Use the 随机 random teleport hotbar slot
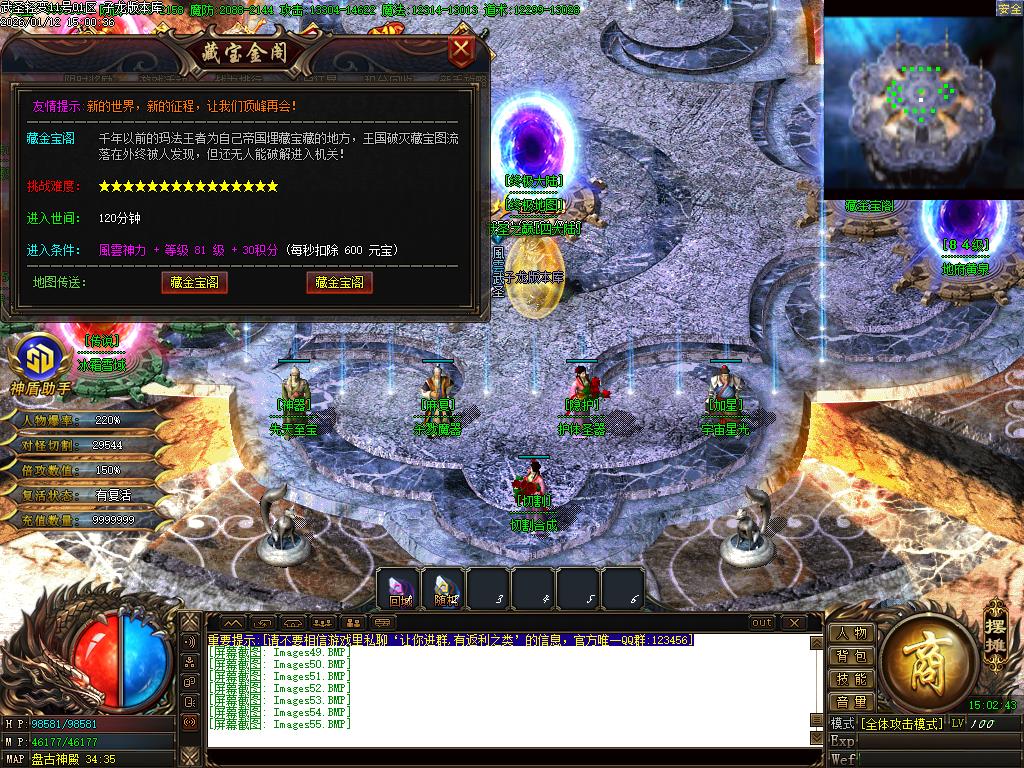This screenshot has height=768, width=1024. click(445, 590)
